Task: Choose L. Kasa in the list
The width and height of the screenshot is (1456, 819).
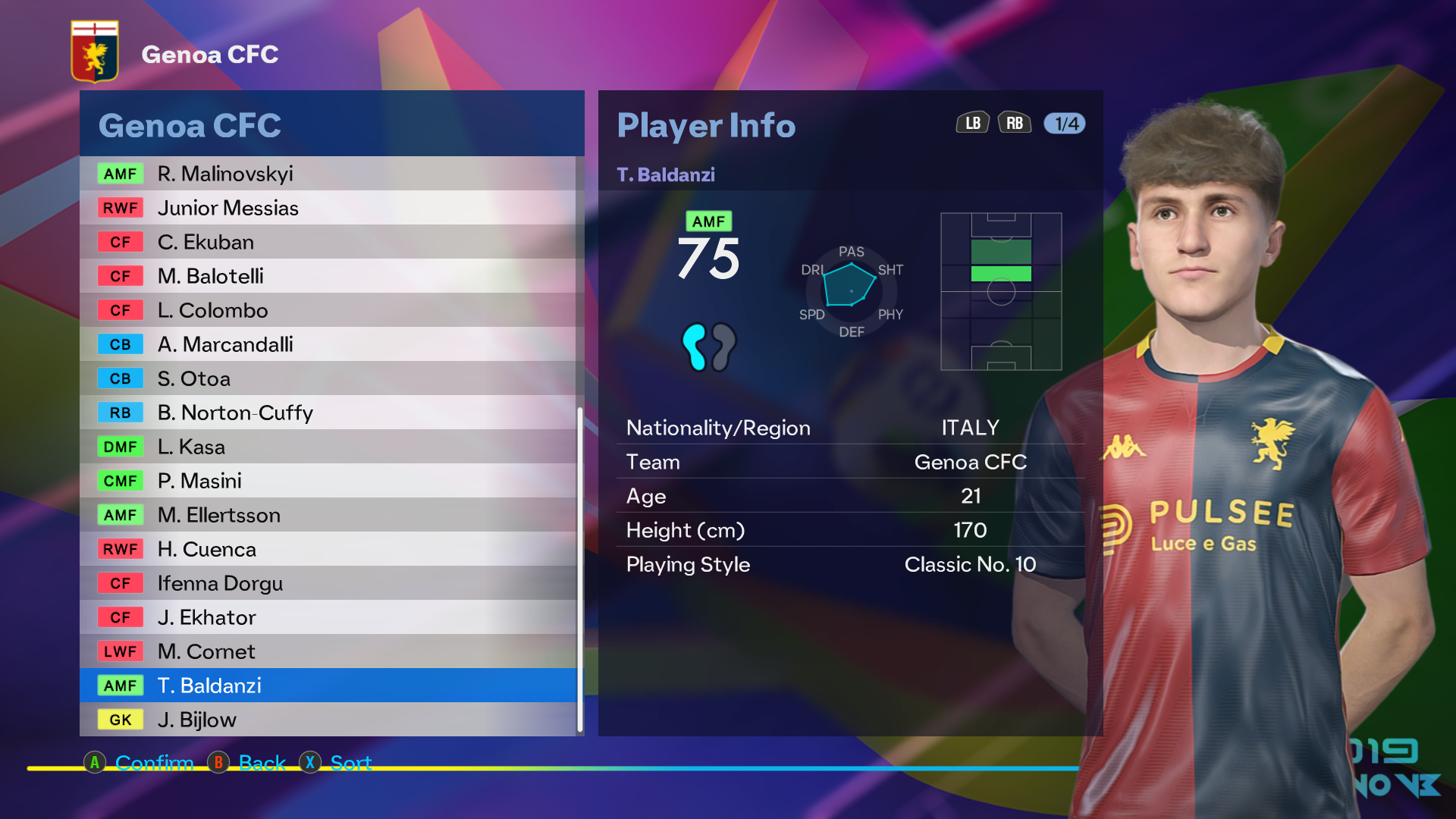Action: [328, 447]
